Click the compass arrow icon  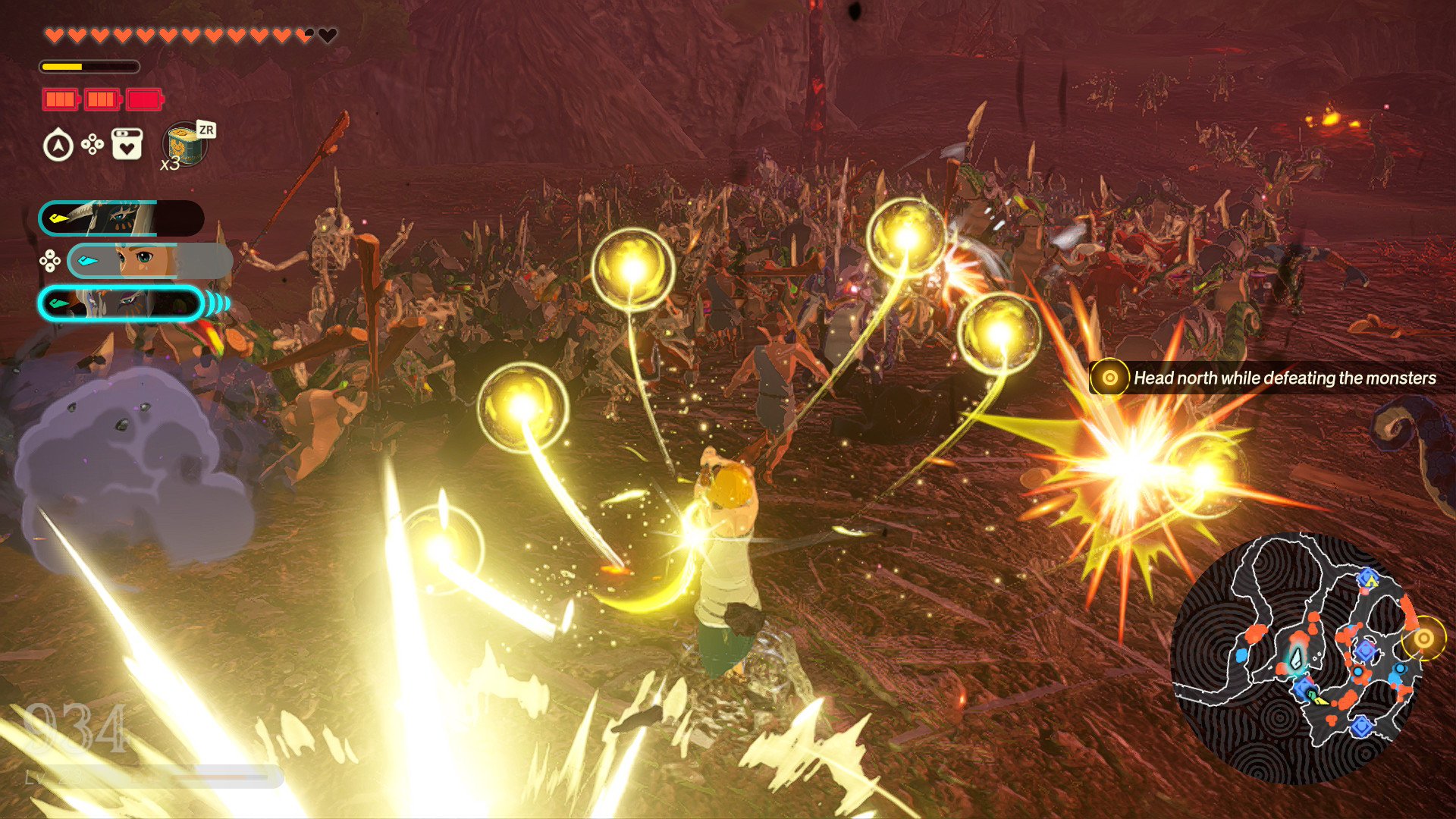[x=58, y=146]
